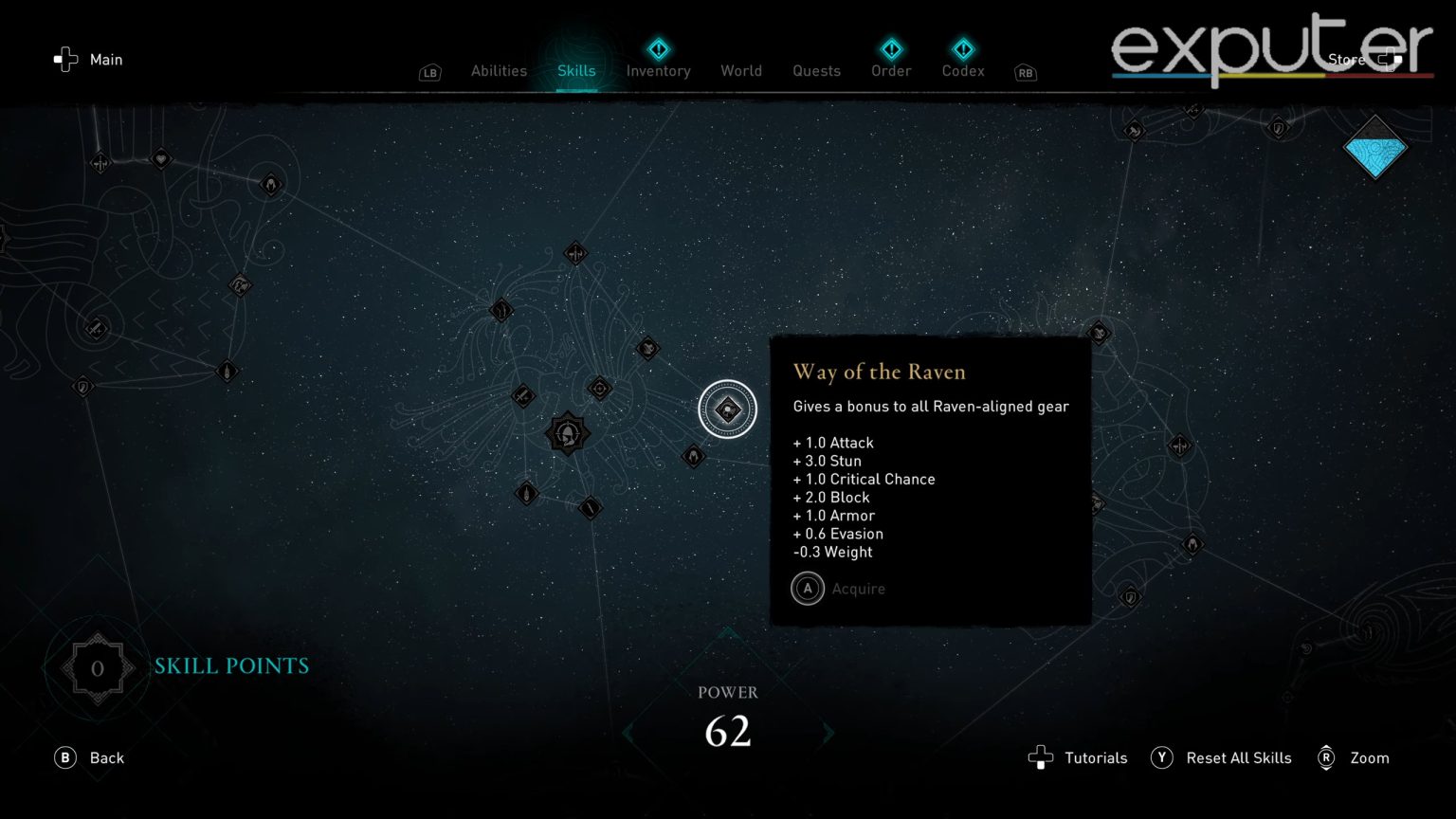This screenshot has width=1456, height=819.
Task: Click the large central hub skill icon
Action: [567, 434]
